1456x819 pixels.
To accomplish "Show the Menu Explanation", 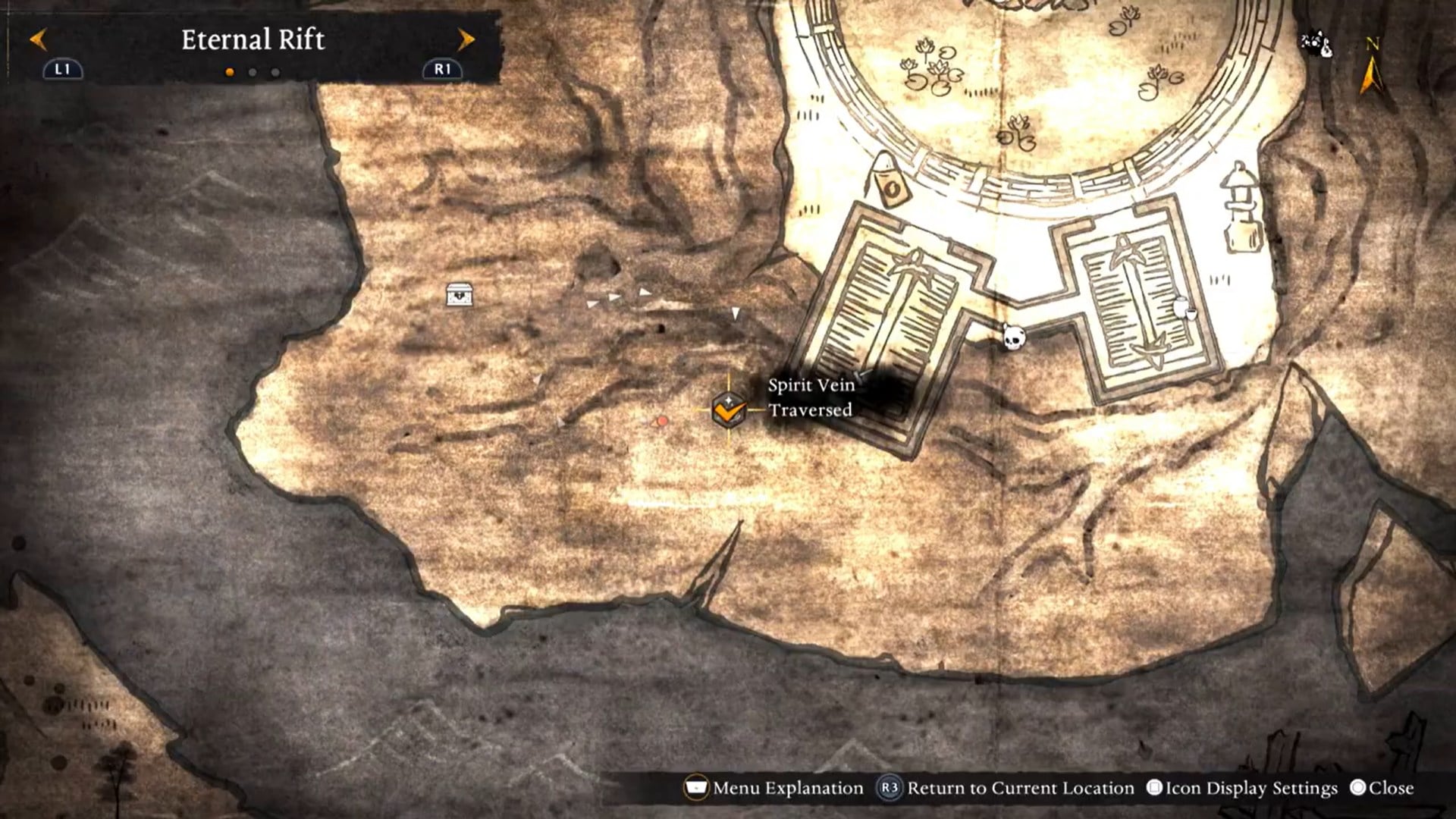I will click(774, 788).
